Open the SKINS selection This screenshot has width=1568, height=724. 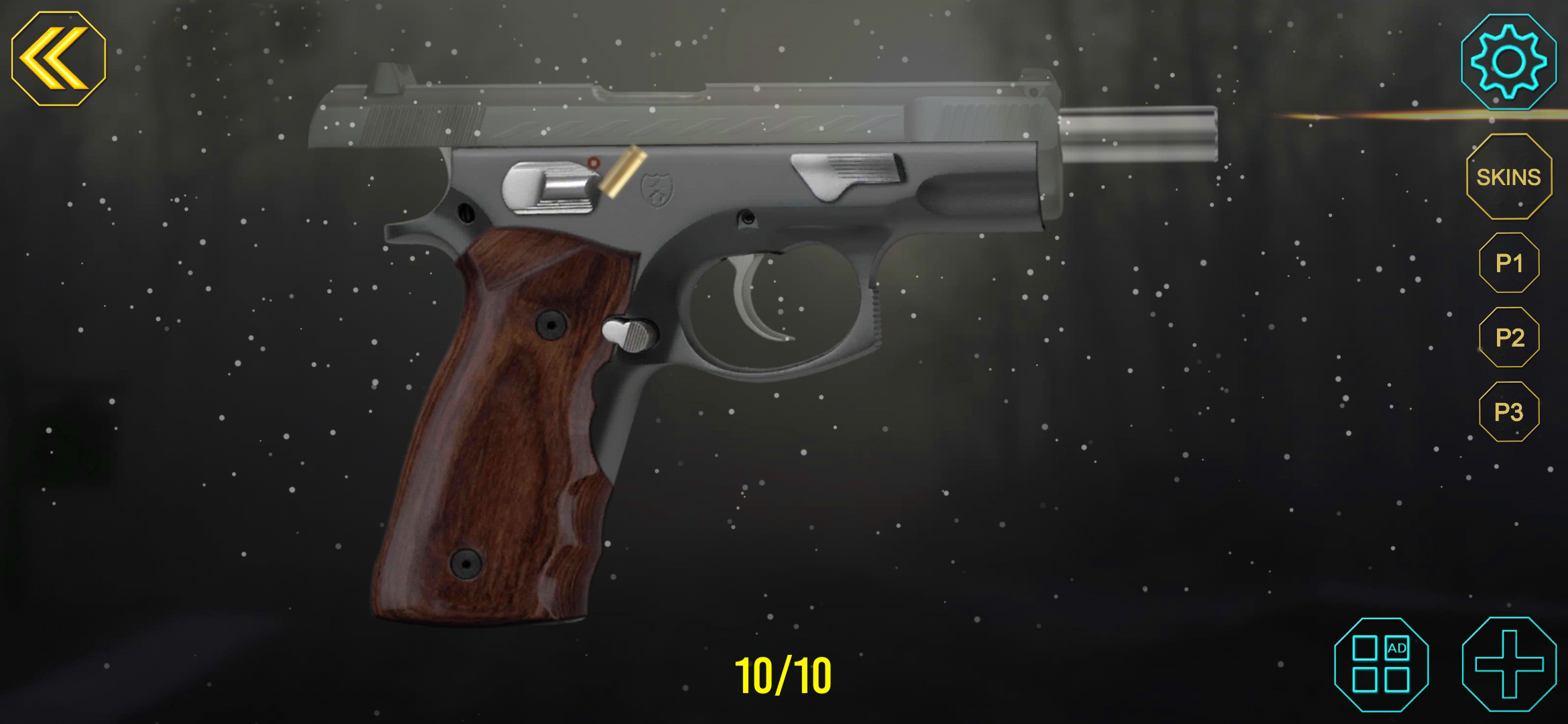(x=1508, y=177)
